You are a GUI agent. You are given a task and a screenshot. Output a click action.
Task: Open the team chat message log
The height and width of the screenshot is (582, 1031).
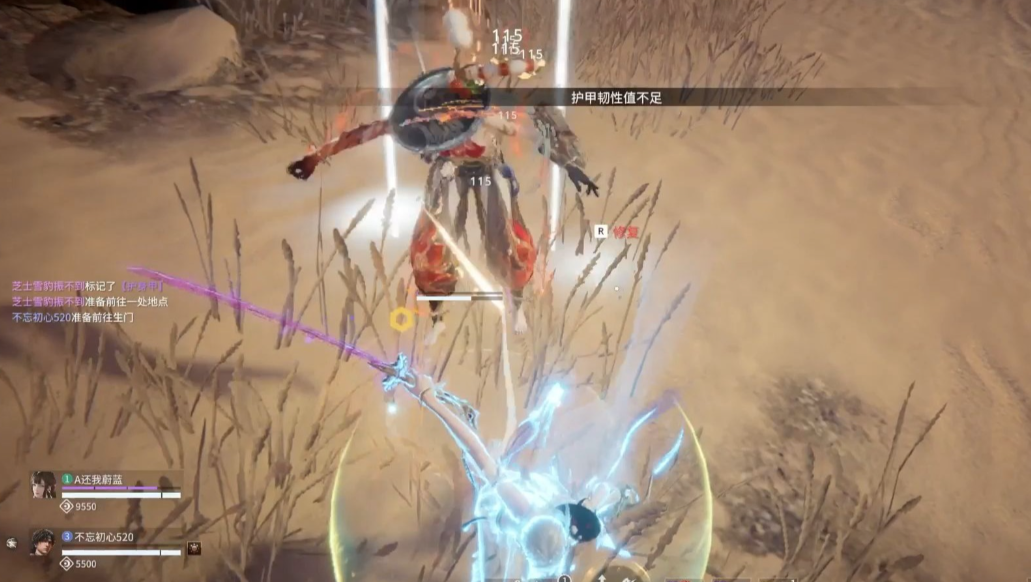[x=88, y=301]
